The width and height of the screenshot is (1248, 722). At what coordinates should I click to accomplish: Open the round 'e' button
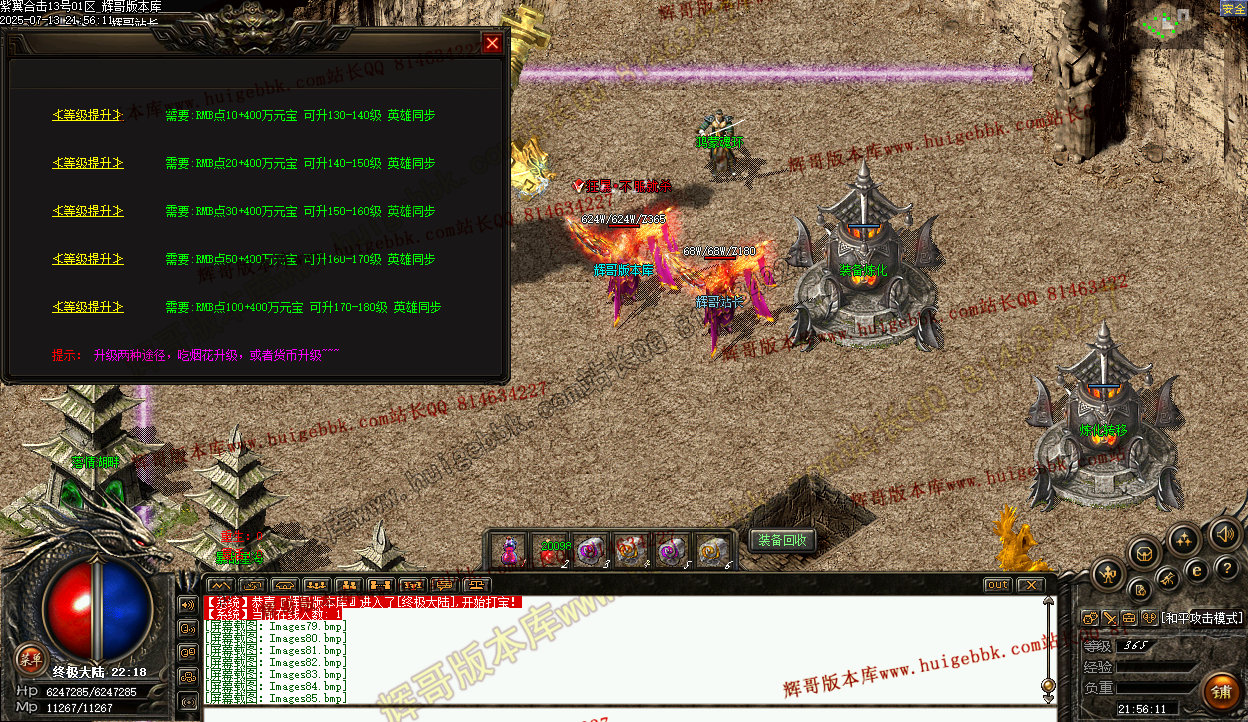(1197, 570)
